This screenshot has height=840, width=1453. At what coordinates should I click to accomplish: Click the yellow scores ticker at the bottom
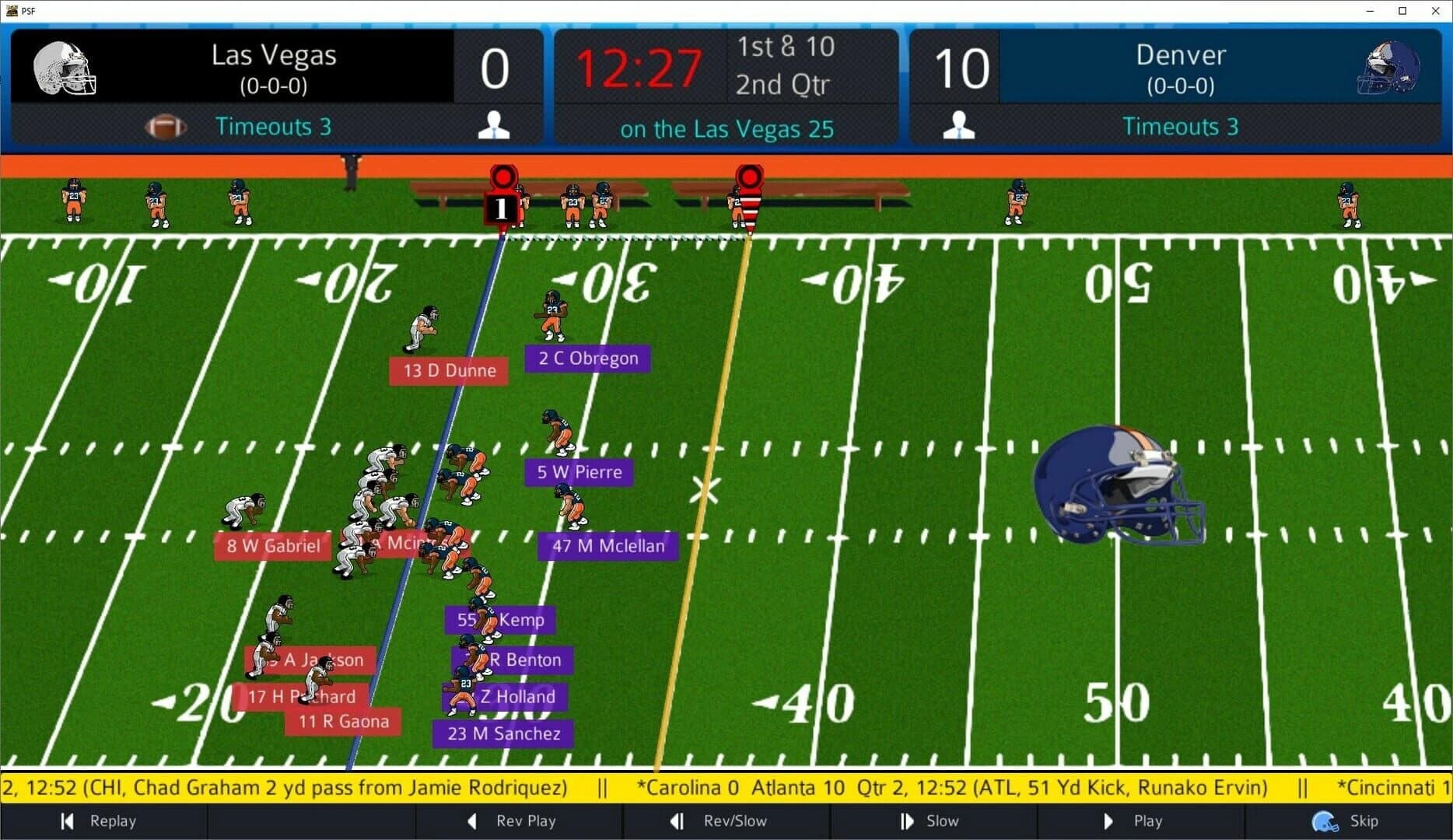pyautogui.click(x=726, y=787)
